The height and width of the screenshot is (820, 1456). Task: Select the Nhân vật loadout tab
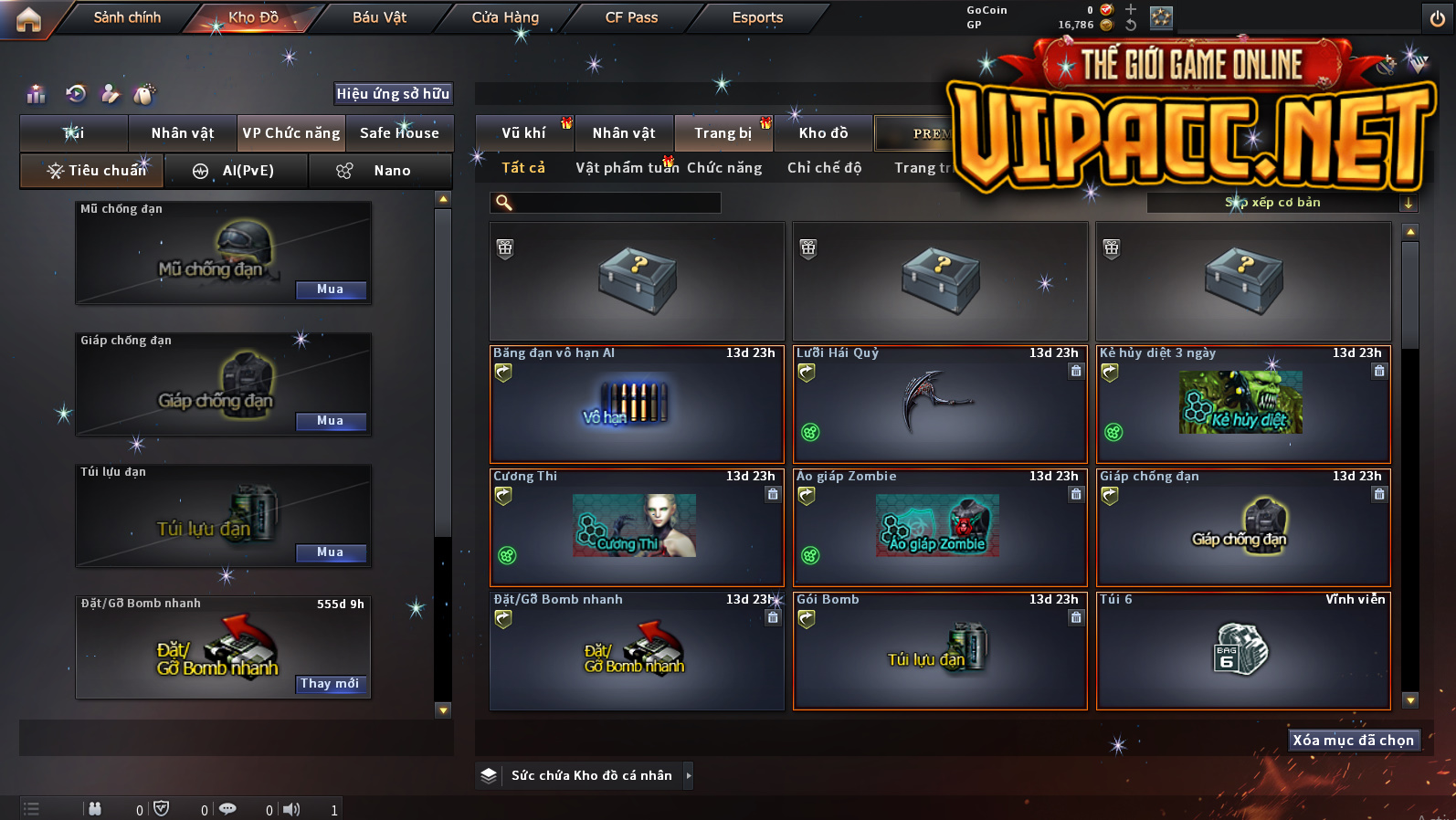coord(183,133)
